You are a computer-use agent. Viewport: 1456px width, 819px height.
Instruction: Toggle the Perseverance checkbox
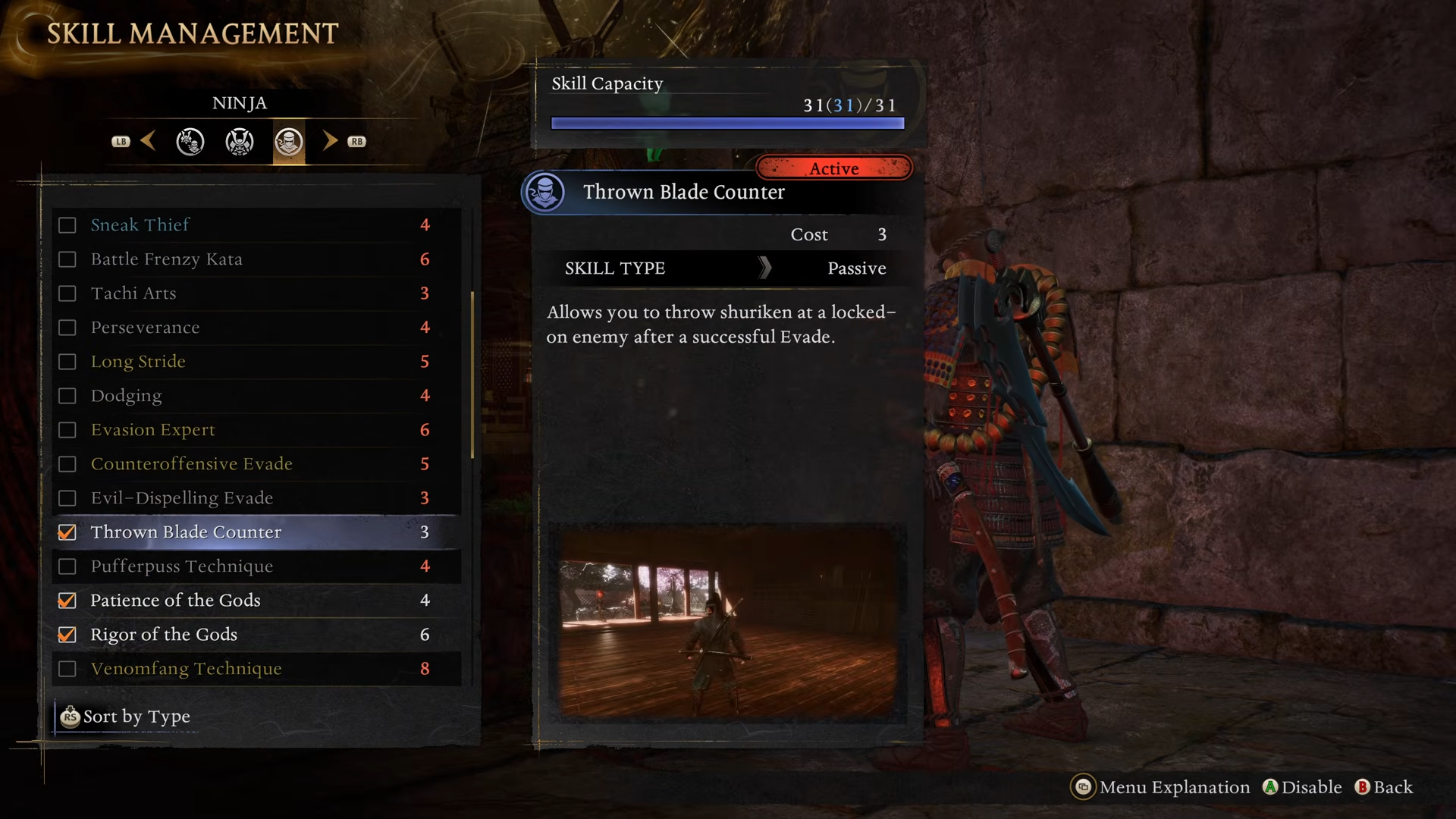[67, 328]
